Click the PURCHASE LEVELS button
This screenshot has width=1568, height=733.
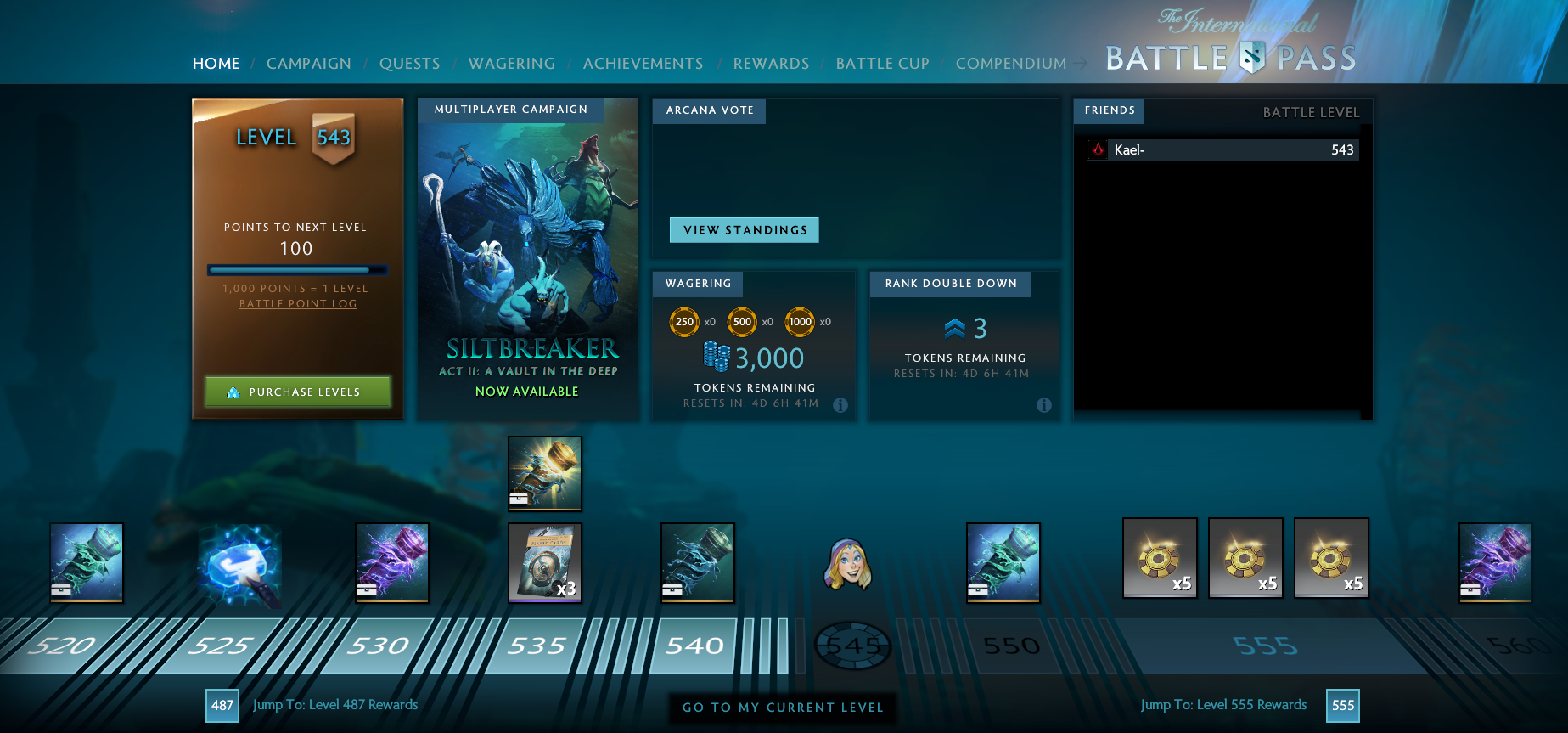(297, 392)
